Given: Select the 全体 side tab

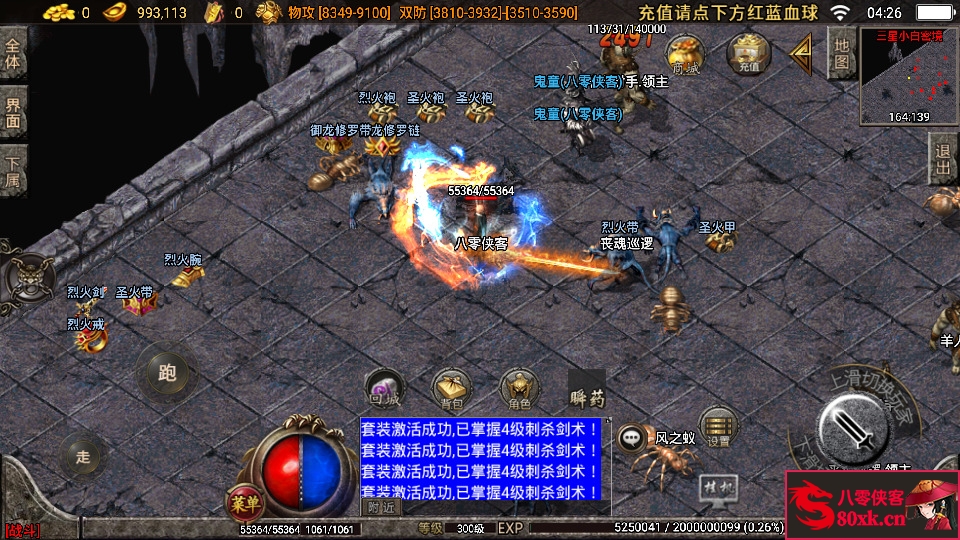Looking at the screenshot, I should click(x=13, y=54).
